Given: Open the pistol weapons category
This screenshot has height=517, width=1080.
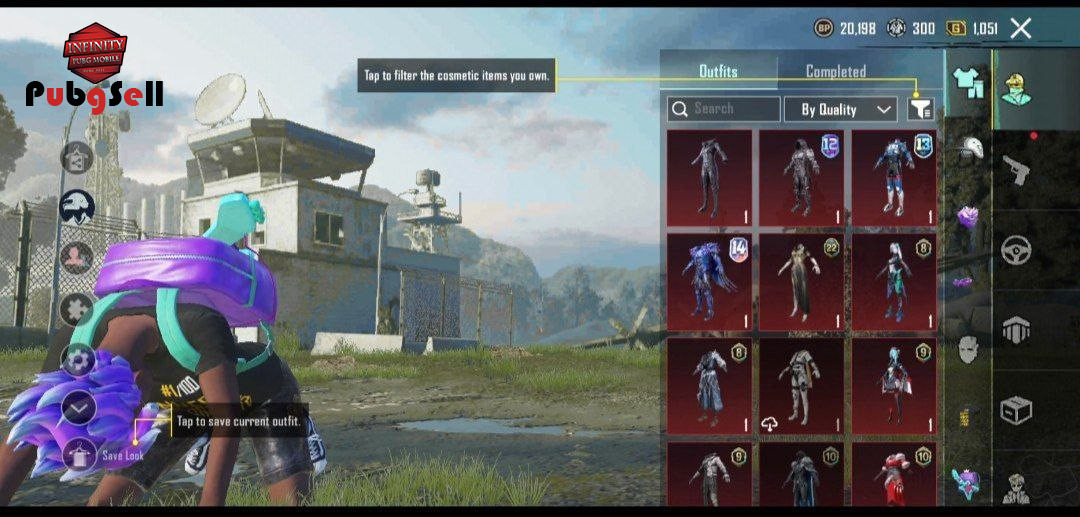Looking at the screenshot, I should [1017, 169].
